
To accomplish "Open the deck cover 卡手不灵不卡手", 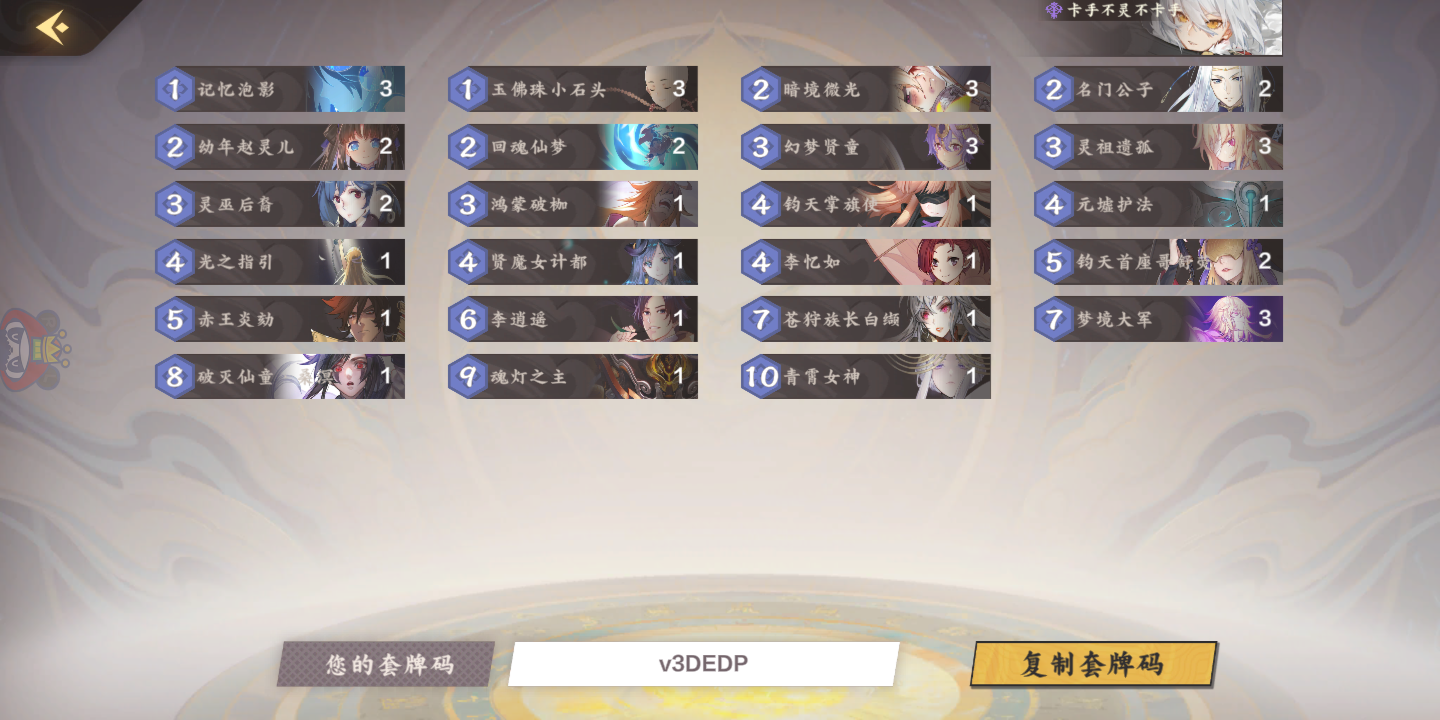I will [x=1160, y=28].
